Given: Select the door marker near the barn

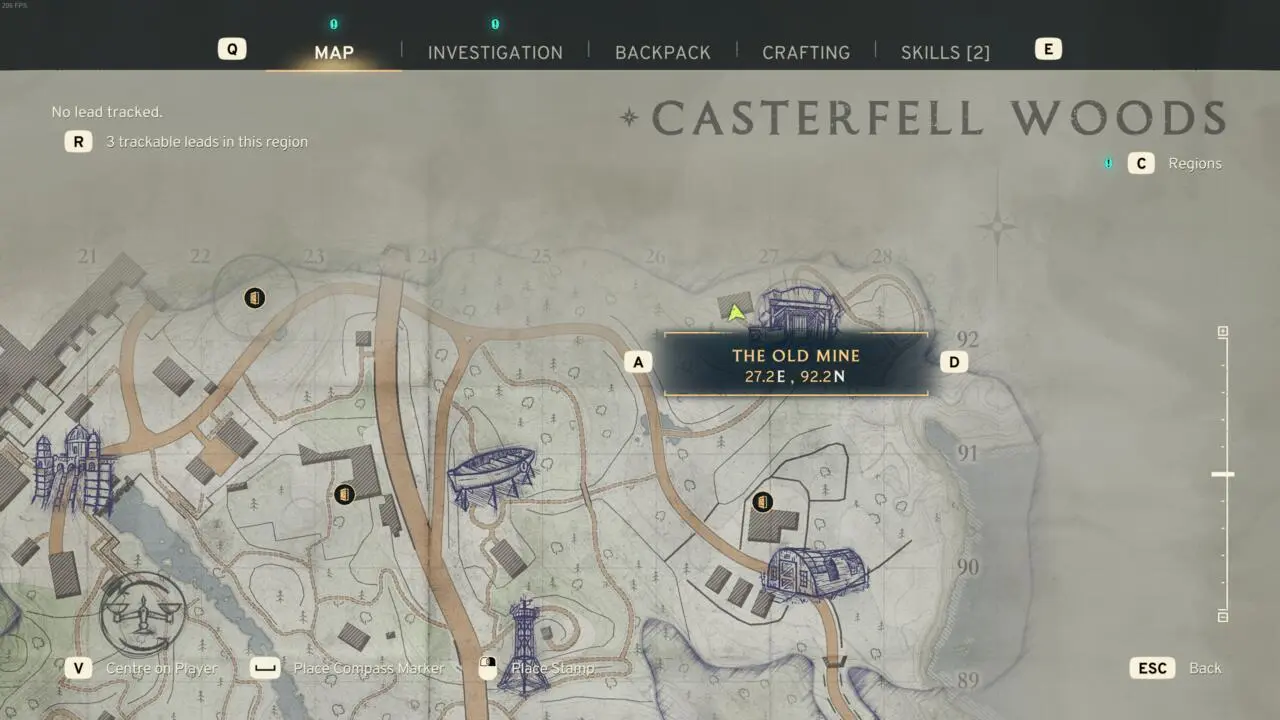Looking at the screenshot, I should [762, 501].
